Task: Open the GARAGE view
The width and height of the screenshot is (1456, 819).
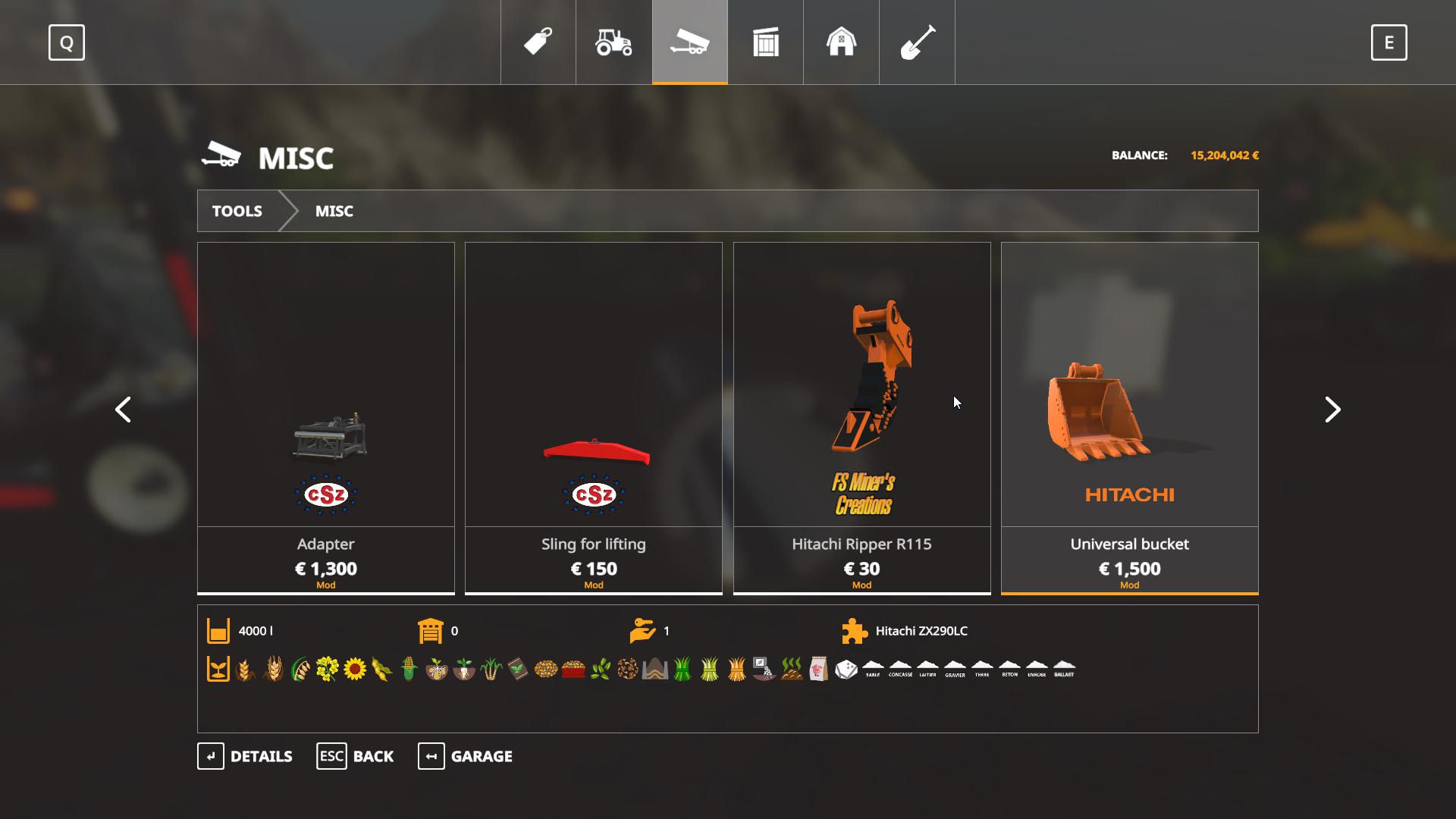Action: click(465, 756)
